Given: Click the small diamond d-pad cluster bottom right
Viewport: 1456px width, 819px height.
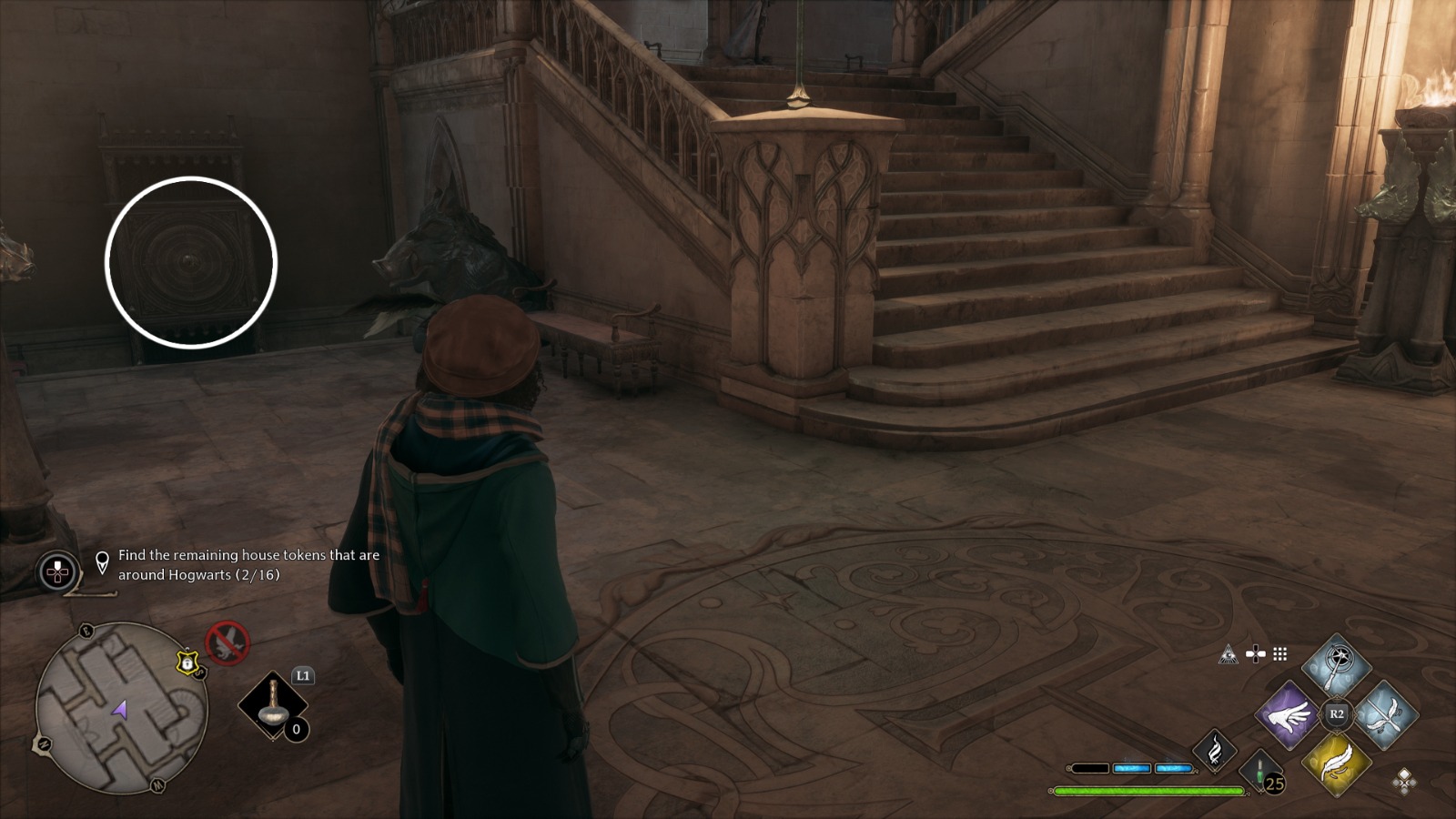Looking at the screenshot, I should (x=1405, y=783).
